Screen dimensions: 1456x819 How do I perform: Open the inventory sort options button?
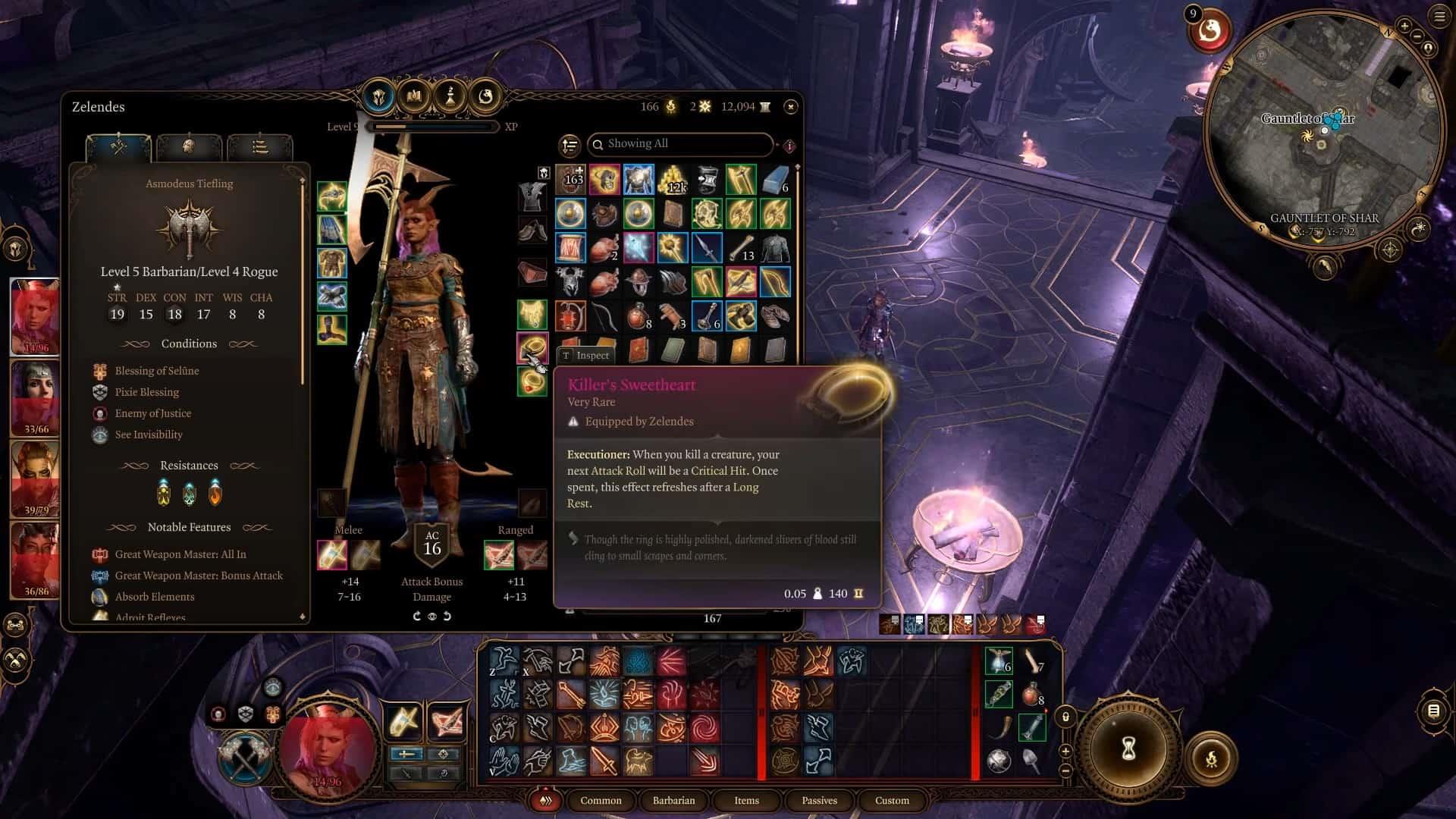pos(569,145)
